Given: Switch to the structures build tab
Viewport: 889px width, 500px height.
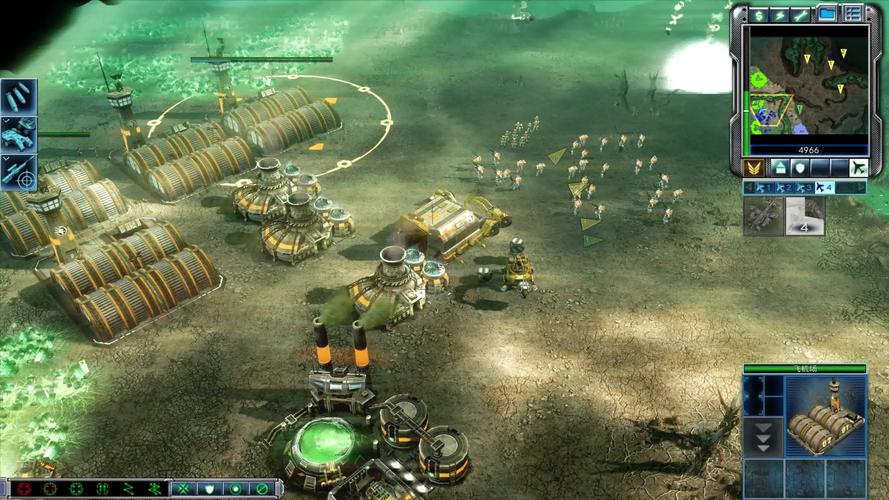Looking at the screenshot, I should (x=780, y=168).
